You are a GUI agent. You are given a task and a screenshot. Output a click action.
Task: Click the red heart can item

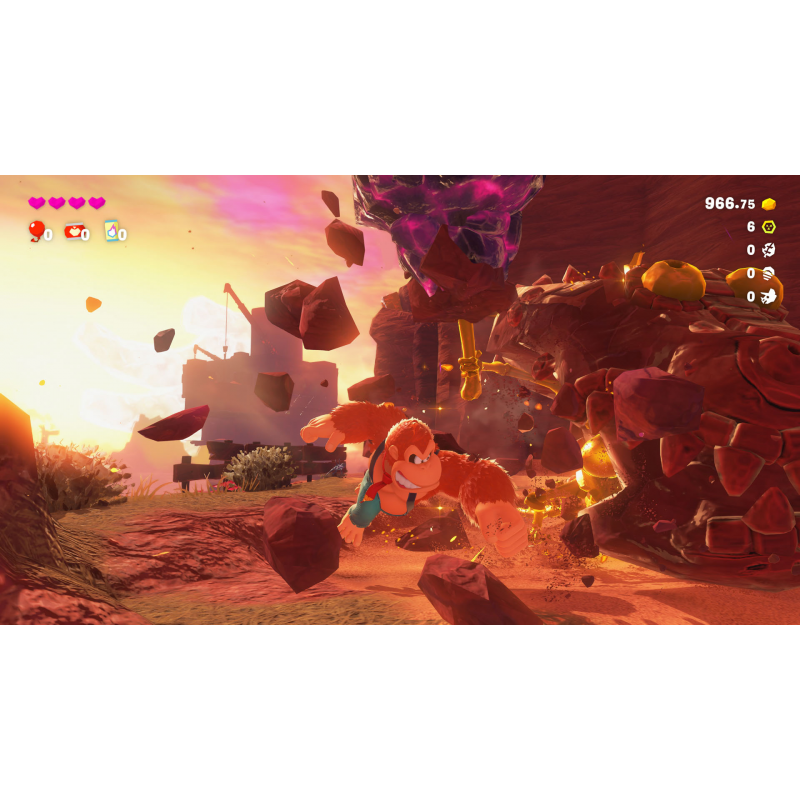pyautogui.click(x=74, y=232)
